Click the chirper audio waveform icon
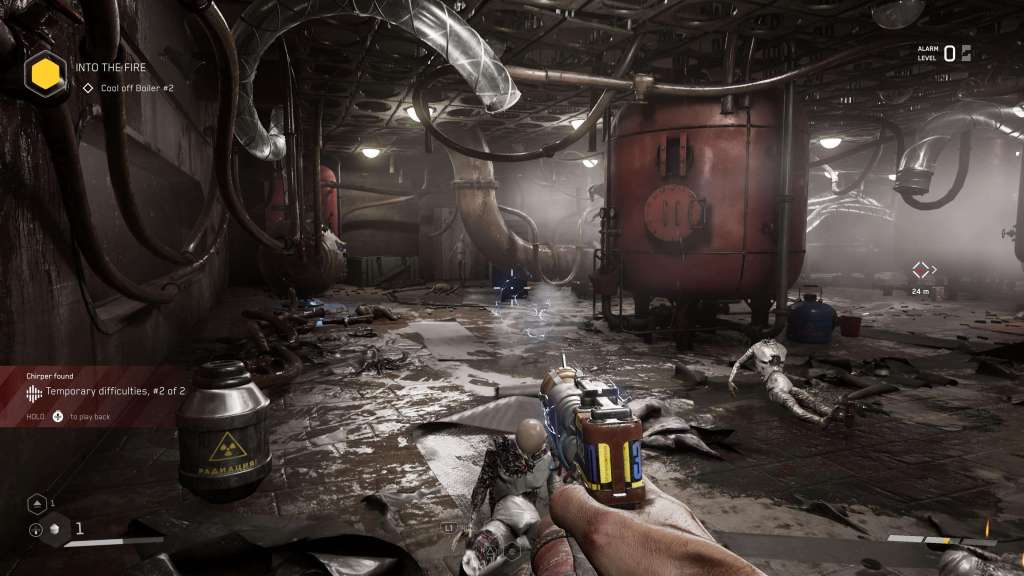The width and height of the screenshot is (1024, 576). [34, 392]
